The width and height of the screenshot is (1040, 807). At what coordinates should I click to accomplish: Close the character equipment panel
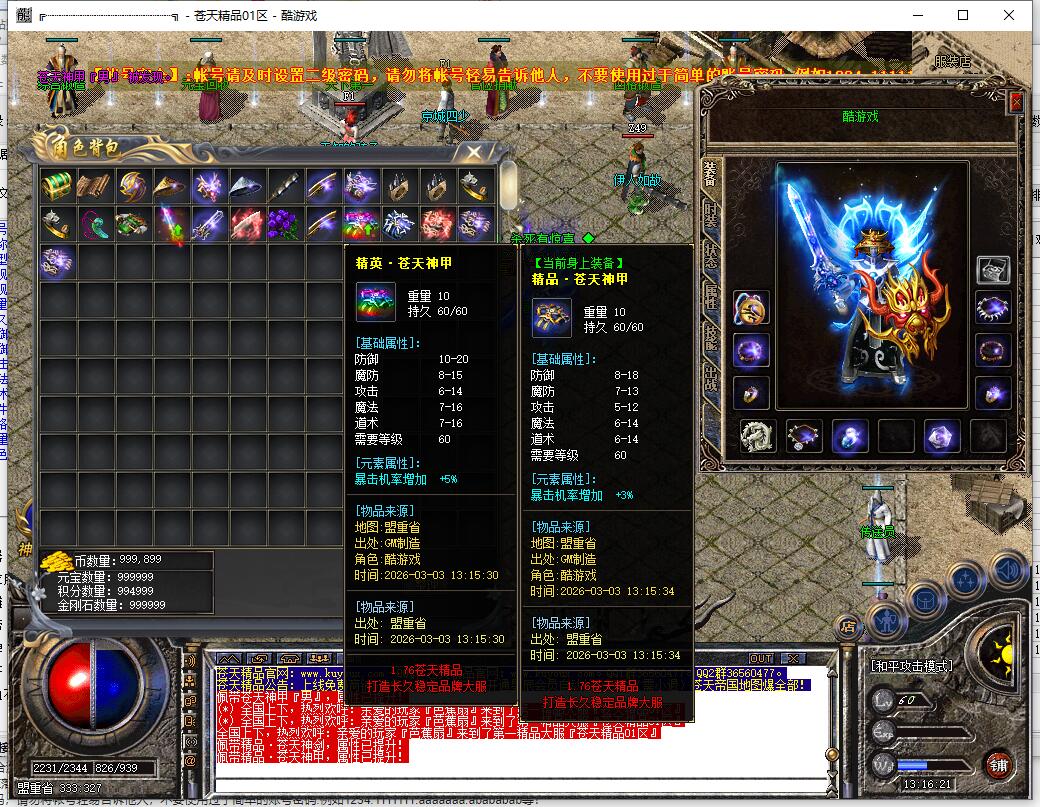click(1016, 102)
